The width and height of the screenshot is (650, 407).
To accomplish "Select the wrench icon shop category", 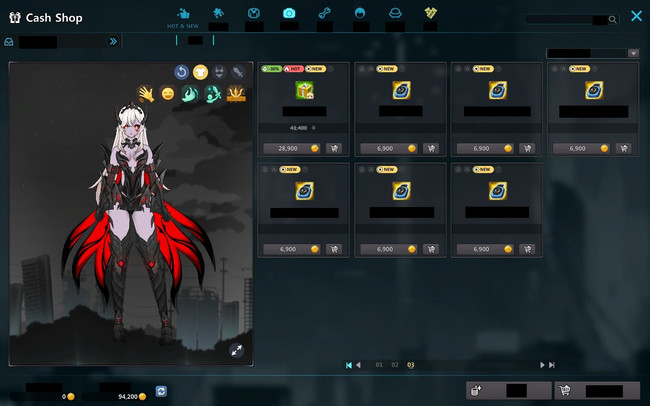I will coord(324,13).
